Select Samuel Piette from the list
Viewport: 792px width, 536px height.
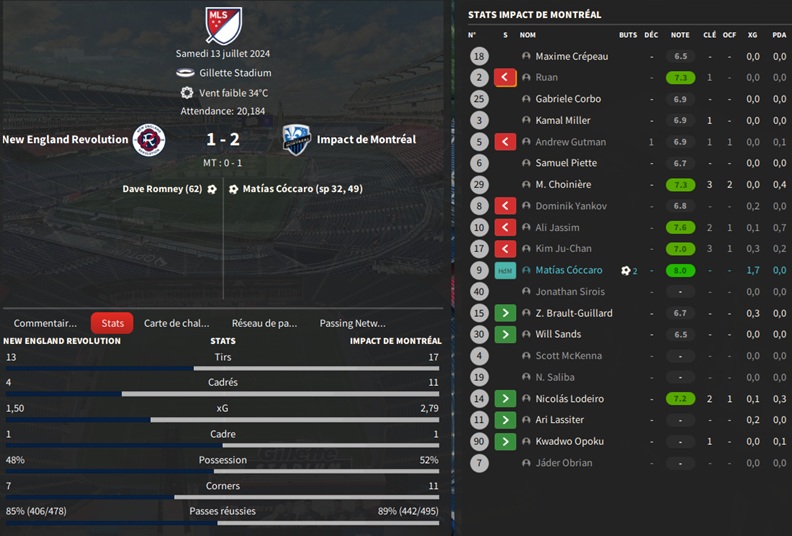coord(565,163)
